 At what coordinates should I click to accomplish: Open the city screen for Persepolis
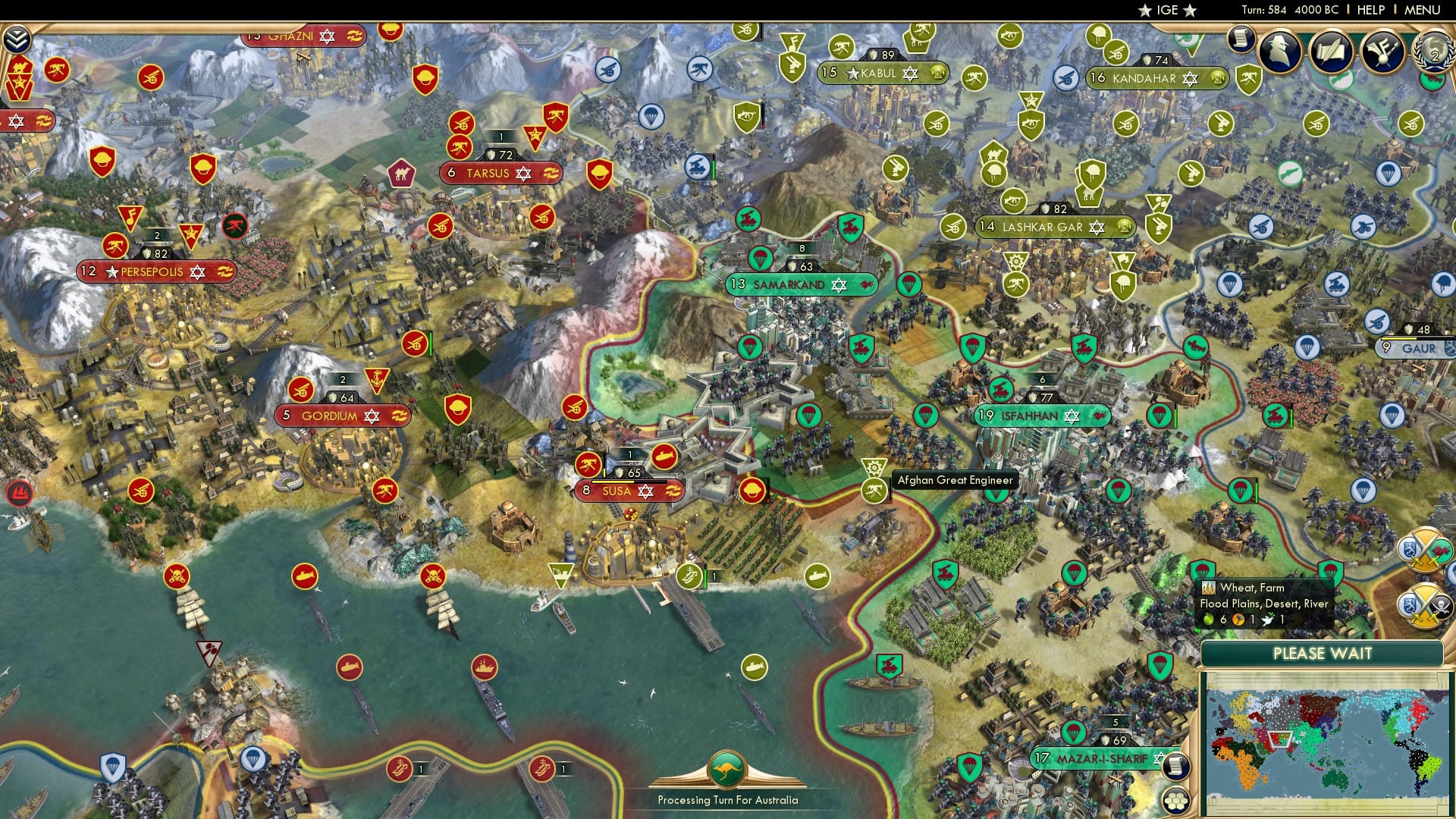point(151,271)
